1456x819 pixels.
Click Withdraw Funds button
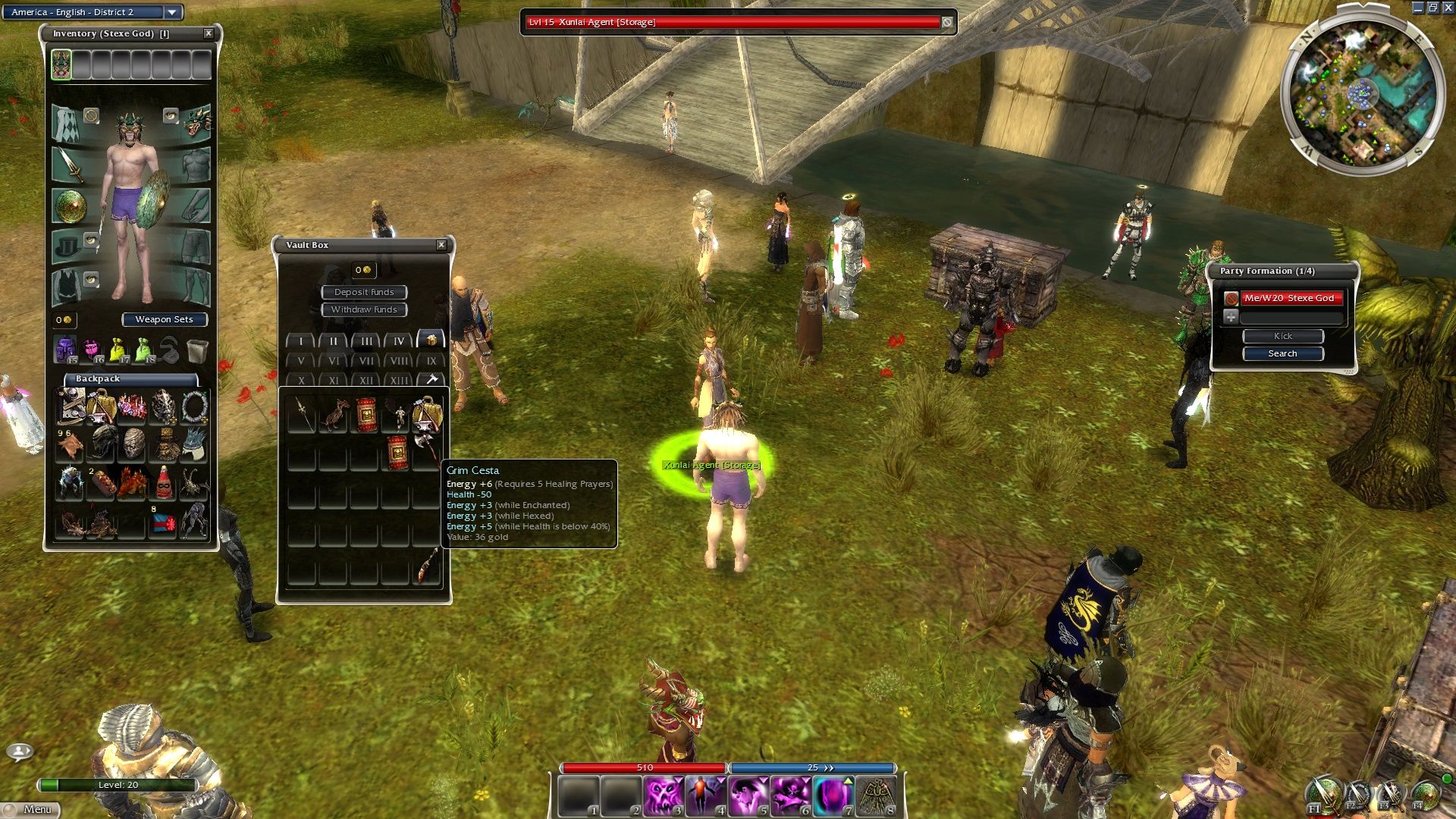pyautogui.click(x=364, y=309)
